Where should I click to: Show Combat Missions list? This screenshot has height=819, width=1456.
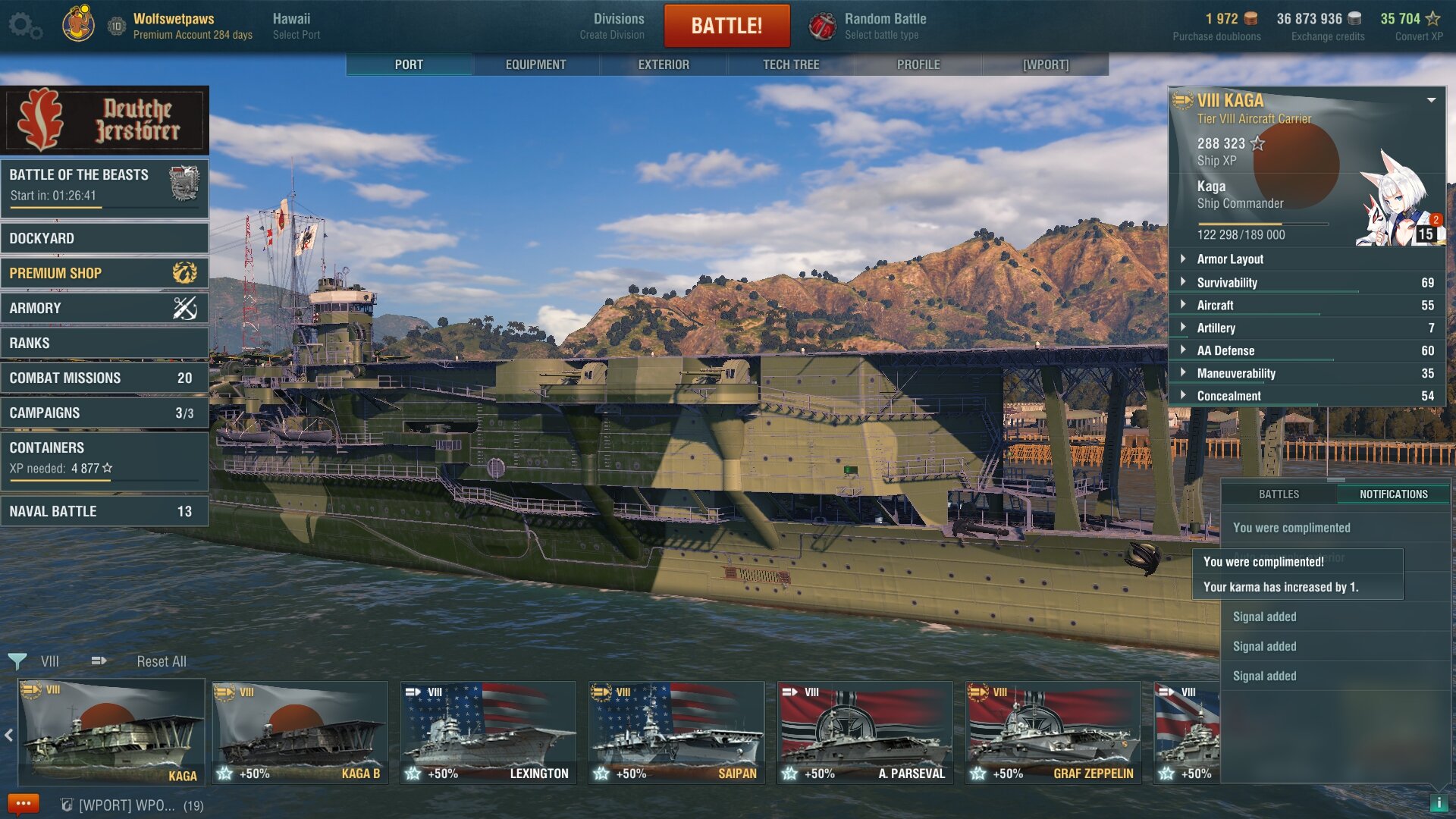[x=105, y=378]
